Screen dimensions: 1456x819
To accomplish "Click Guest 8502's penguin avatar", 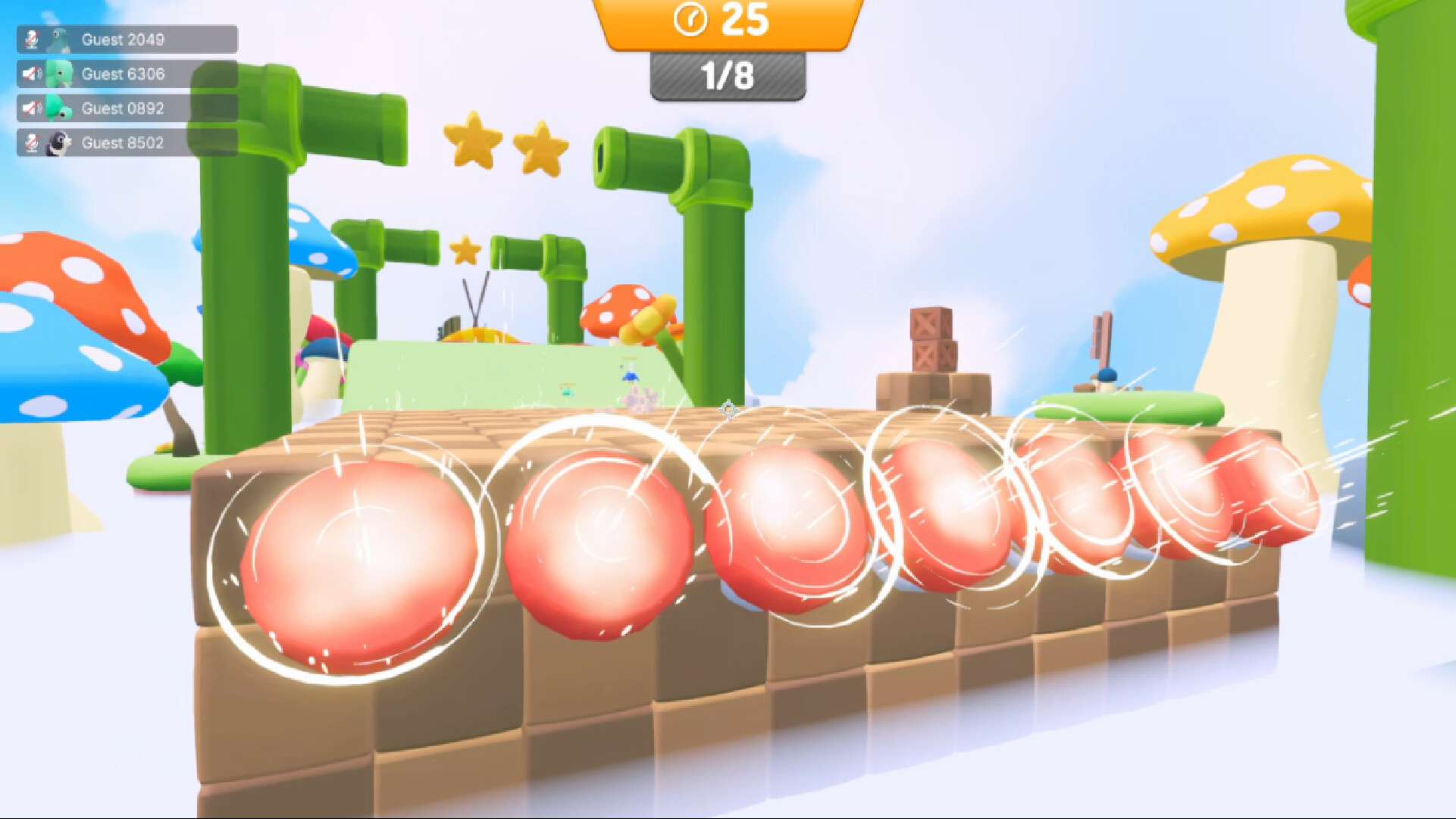I will click(x=61, y=142).
